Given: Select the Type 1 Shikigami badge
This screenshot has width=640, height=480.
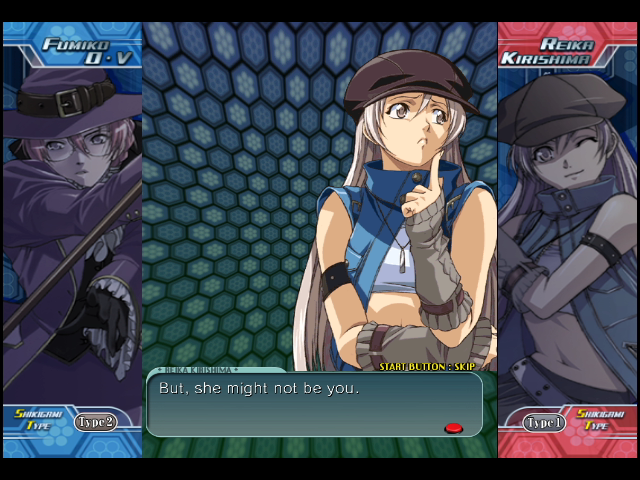Looking at the screenshot, I should tap(545, 422).
